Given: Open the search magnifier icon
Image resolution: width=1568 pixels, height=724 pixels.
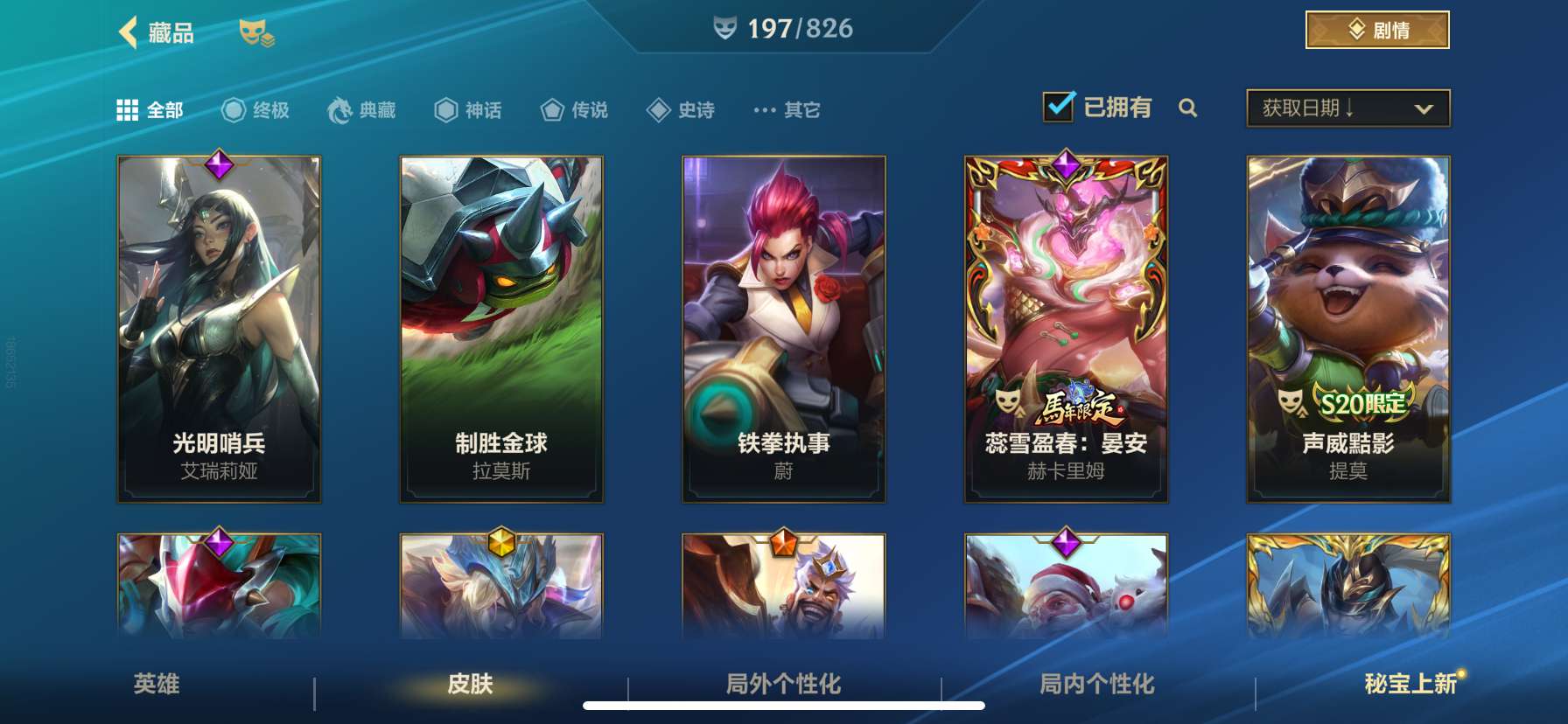Looking at the screenshot, I should [x=1188, y=109].
